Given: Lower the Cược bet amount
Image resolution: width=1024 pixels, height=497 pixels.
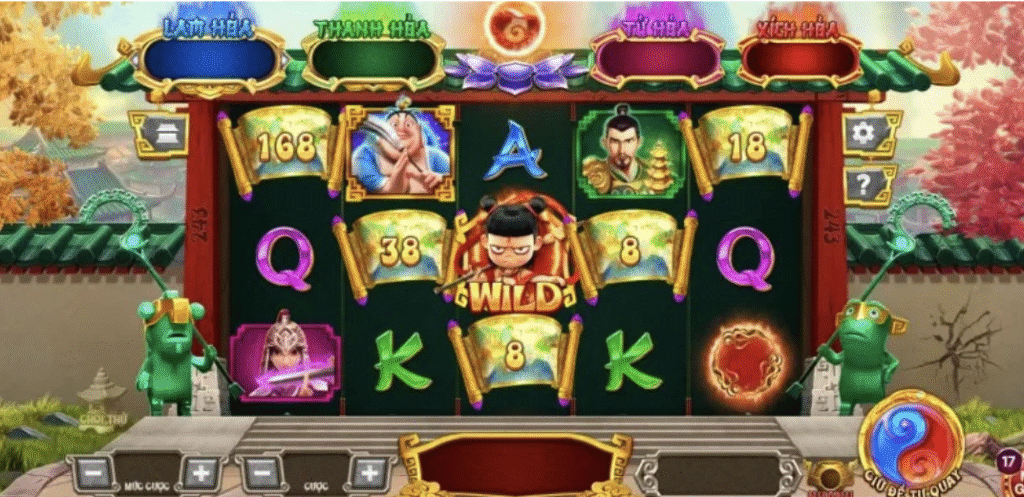Looking at the screenshot, I should pyautogui.click(x=262, y=472).
